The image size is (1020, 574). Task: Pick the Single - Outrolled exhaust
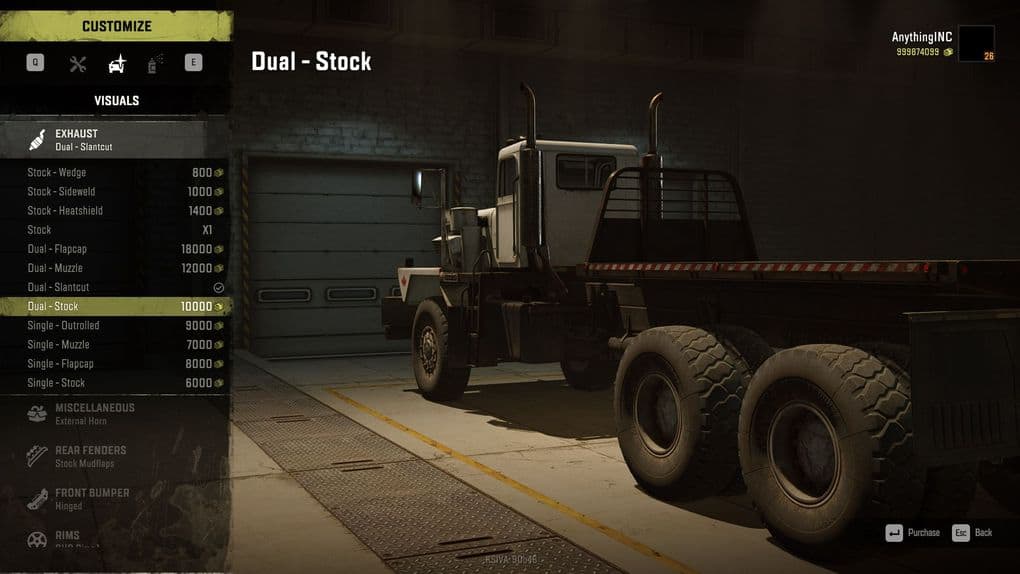[x=116, y=325]
